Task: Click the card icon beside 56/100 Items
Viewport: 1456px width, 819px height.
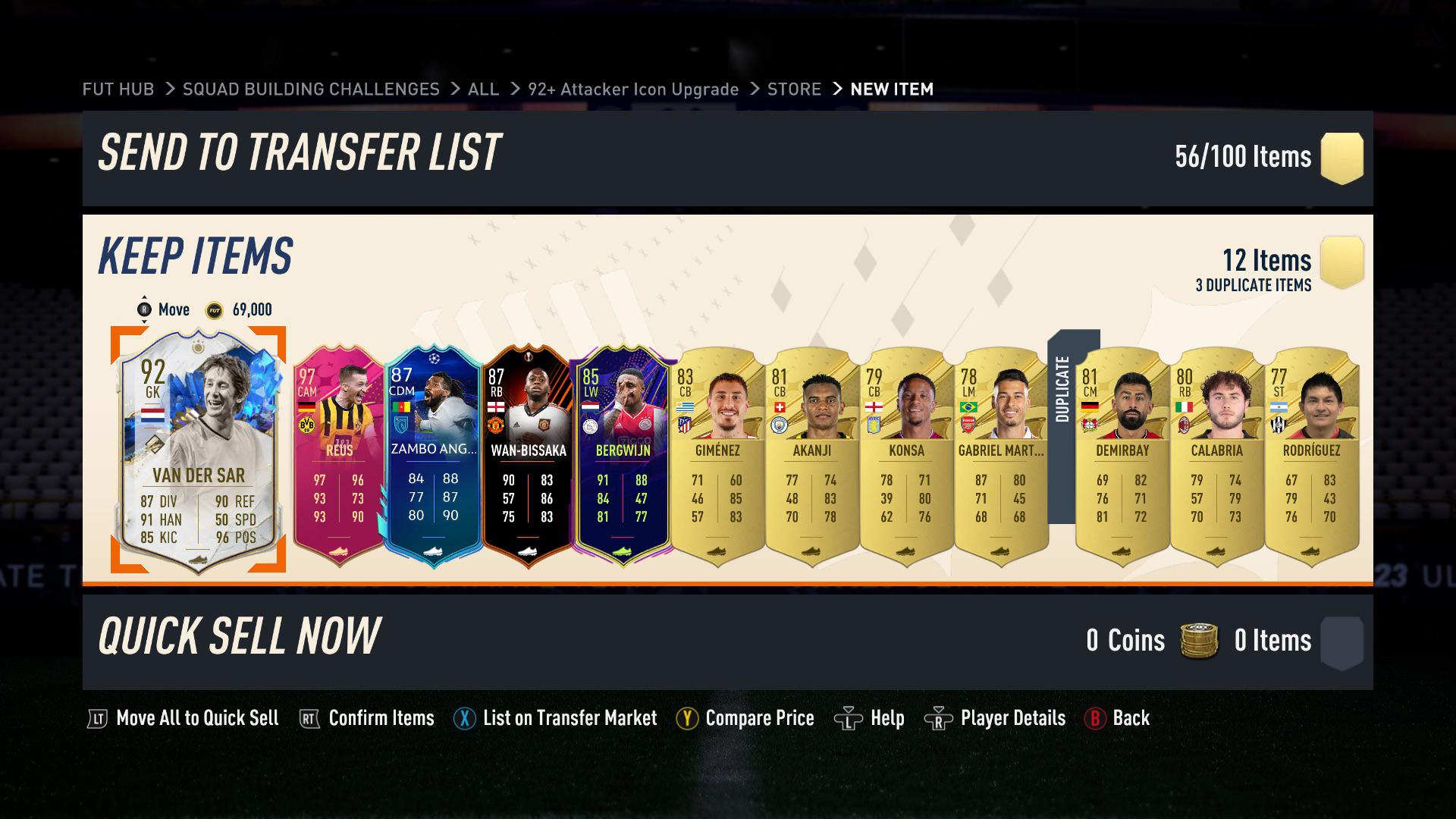Action: coord(1342,157)
